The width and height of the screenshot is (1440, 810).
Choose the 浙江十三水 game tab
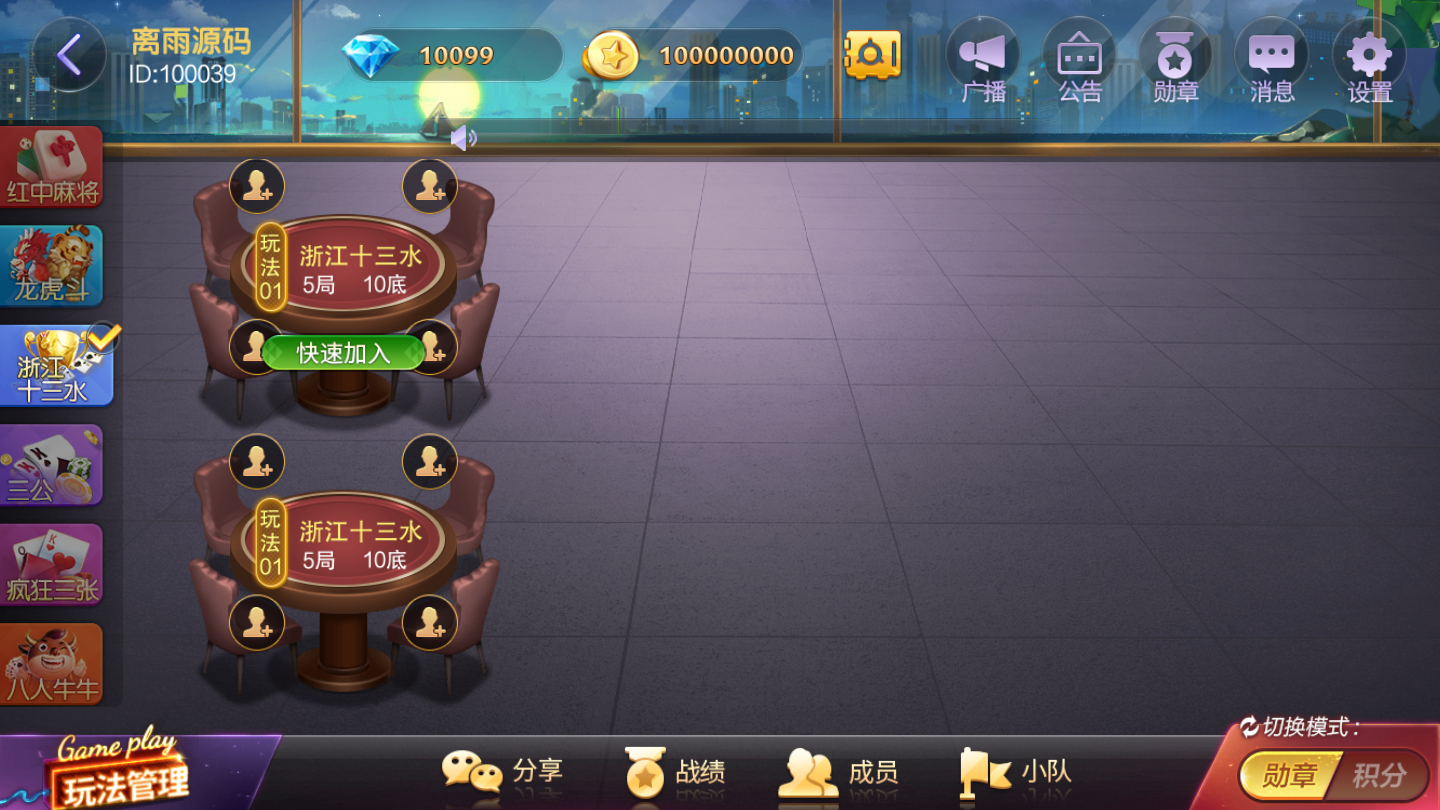coord(55,366)
